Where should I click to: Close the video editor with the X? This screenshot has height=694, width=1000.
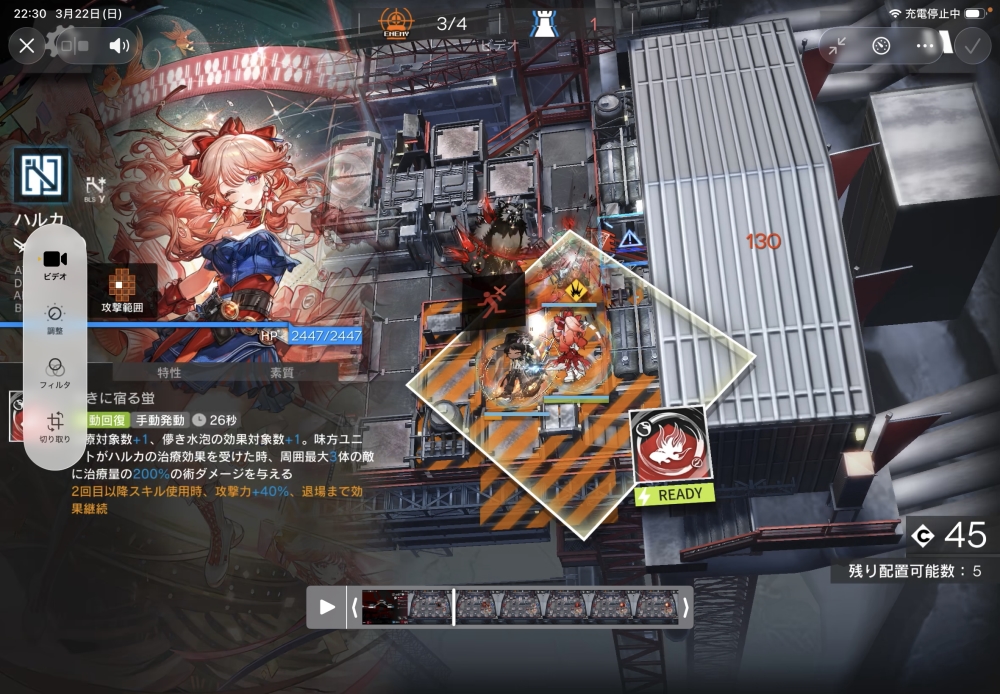point(27,45)
